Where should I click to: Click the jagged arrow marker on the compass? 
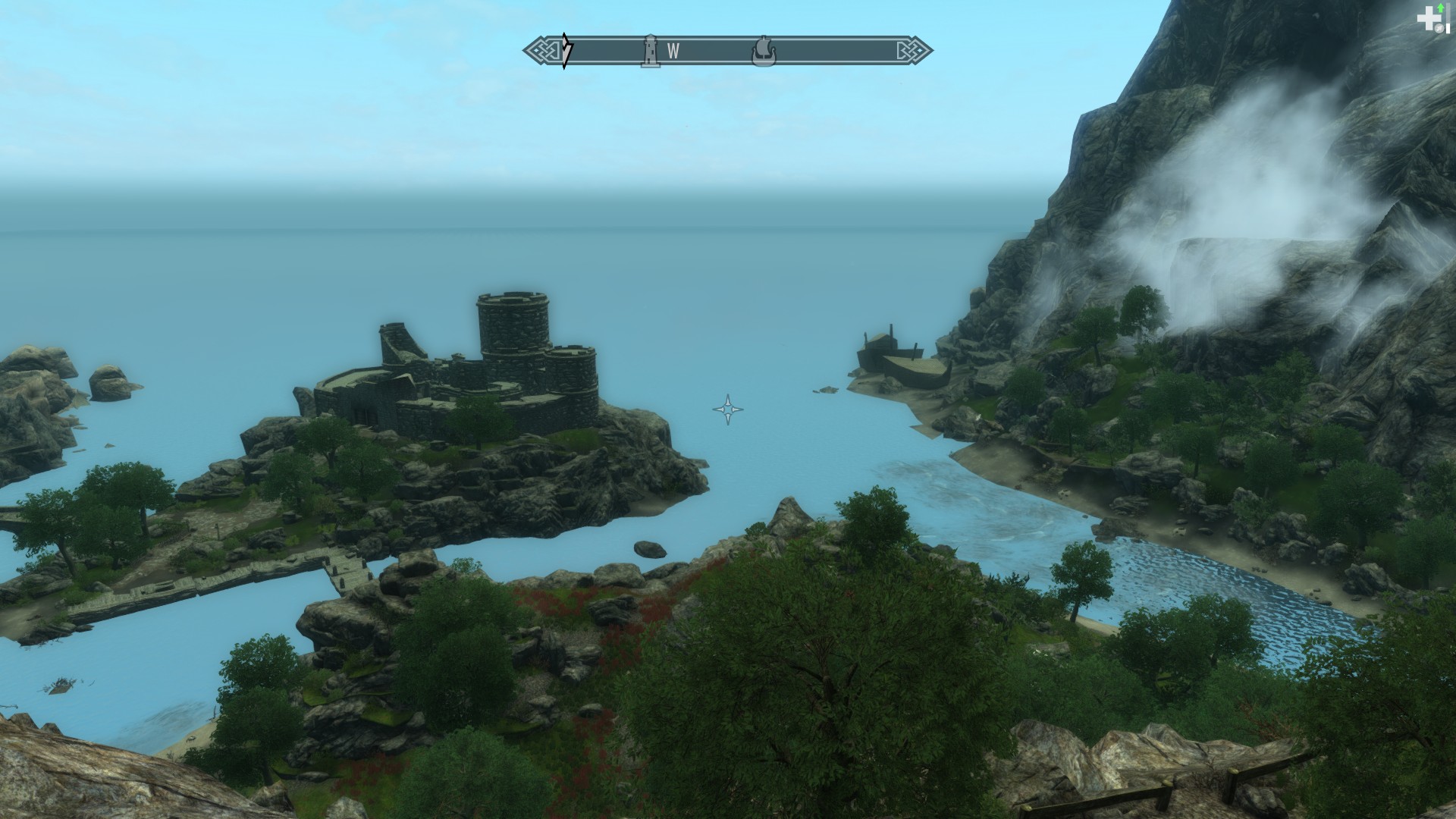coord(566,51)
